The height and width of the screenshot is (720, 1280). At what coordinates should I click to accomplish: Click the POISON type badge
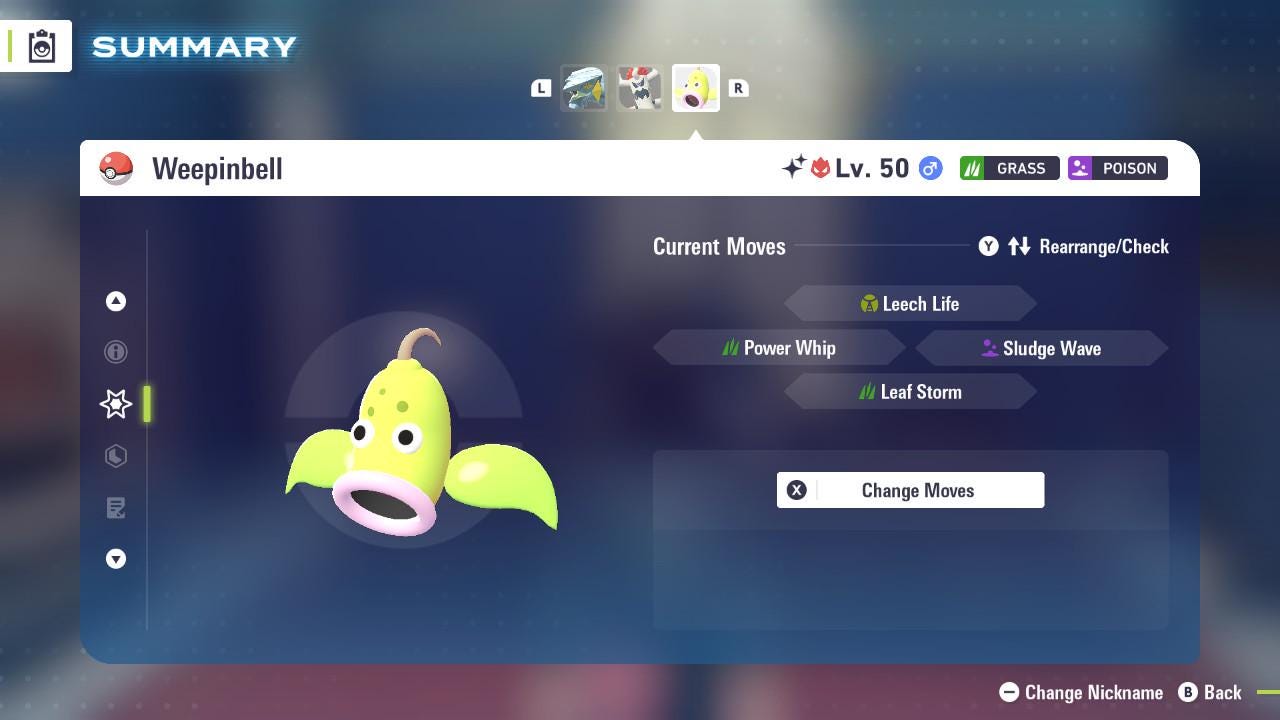pos(1117,168)
